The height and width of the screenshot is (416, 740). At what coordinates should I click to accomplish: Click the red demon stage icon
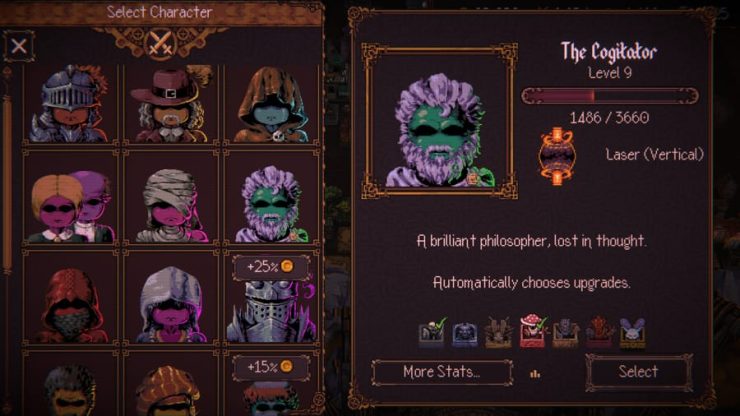point(599,332)
